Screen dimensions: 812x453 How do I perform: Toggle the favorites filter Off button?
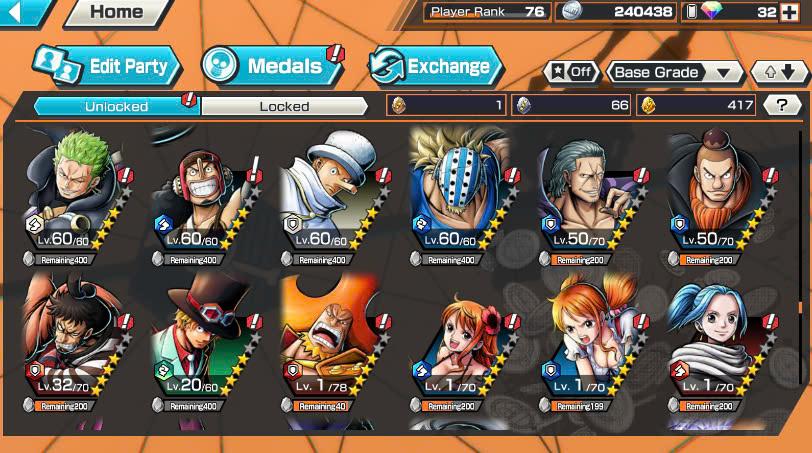tap(571, 72)
